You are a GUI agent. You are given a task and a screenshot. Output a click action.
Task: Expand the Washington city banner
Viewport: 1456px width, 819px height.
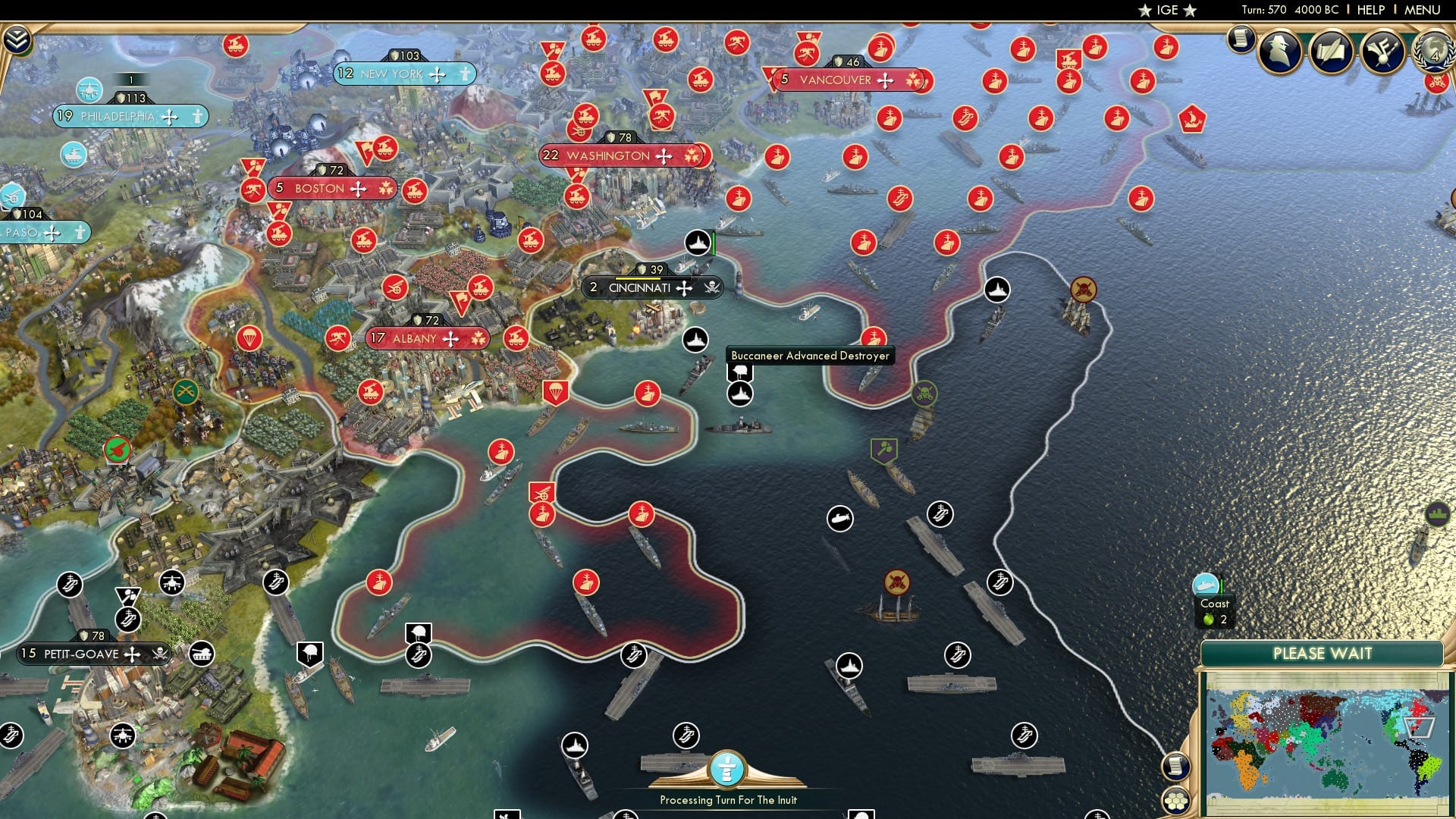click(x=625, y=156)
